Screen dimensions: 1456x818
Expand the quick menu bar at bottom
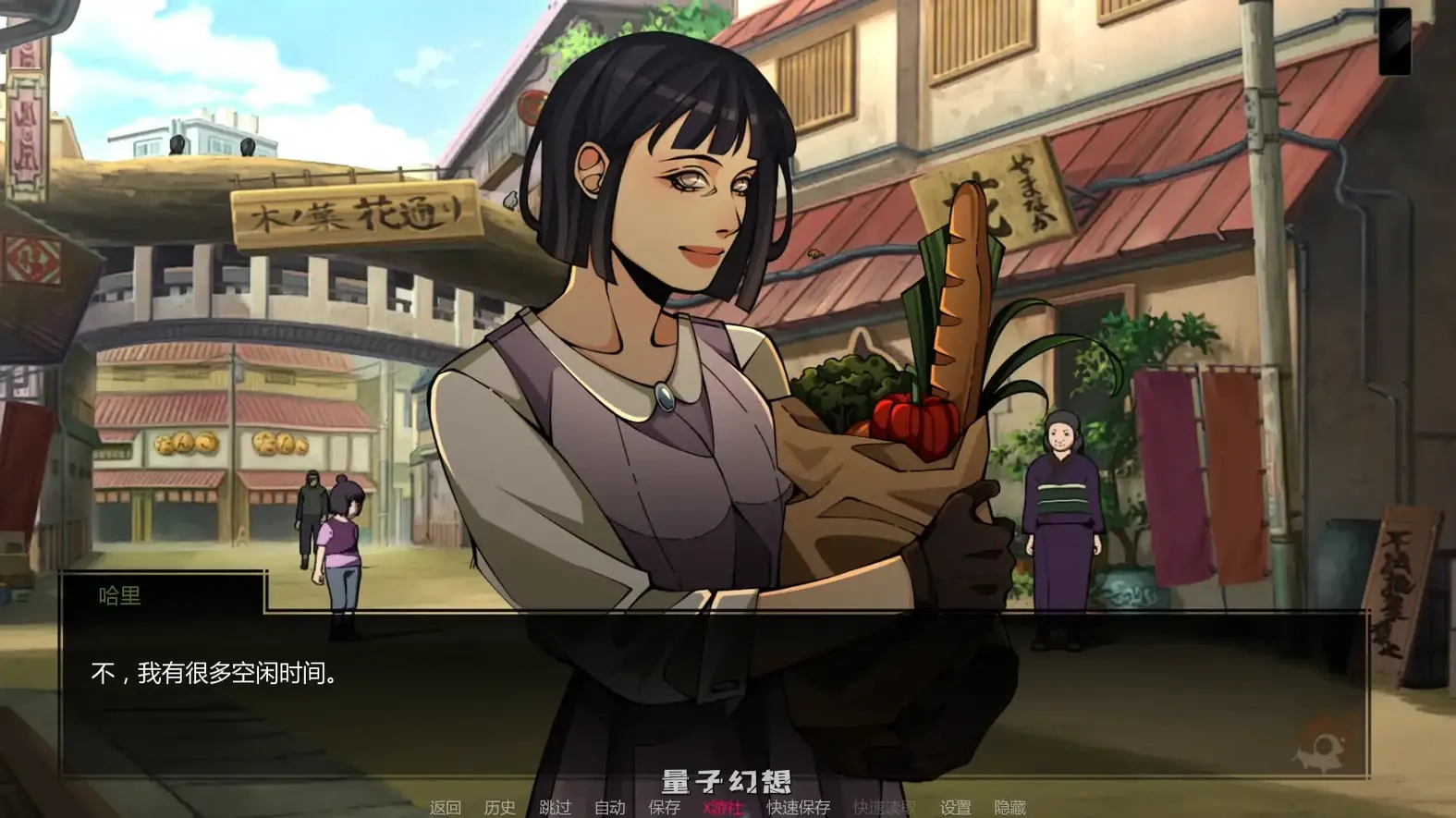point(726,807)
